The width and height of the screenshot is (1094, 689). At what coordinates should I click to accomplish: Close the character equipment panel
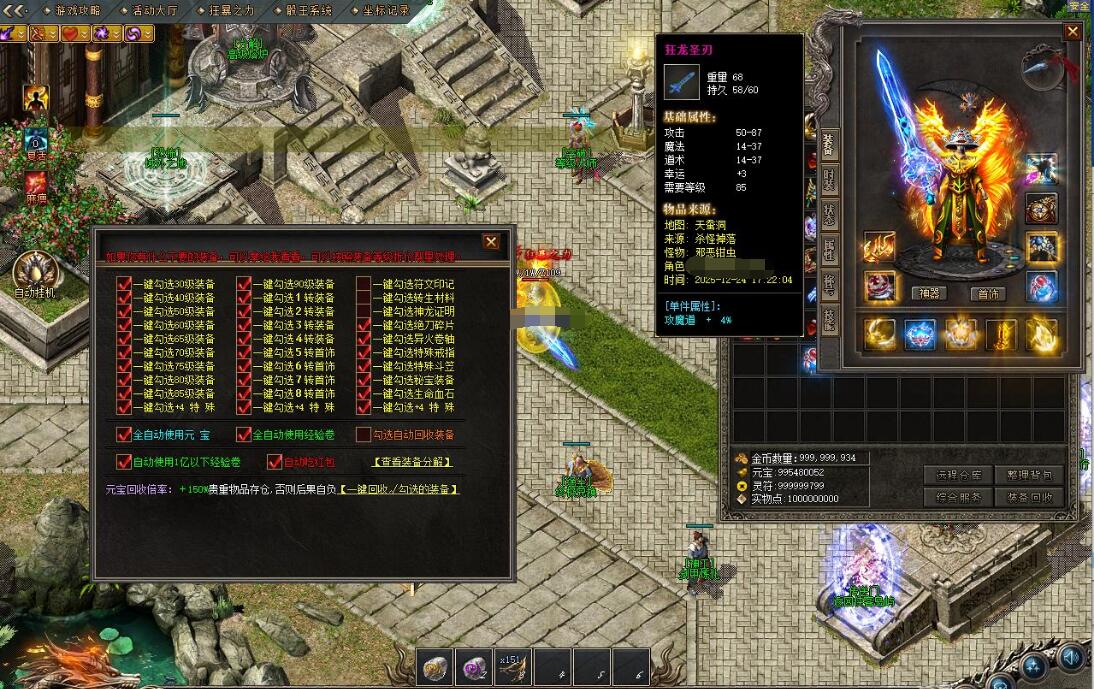coord(1072,32)
